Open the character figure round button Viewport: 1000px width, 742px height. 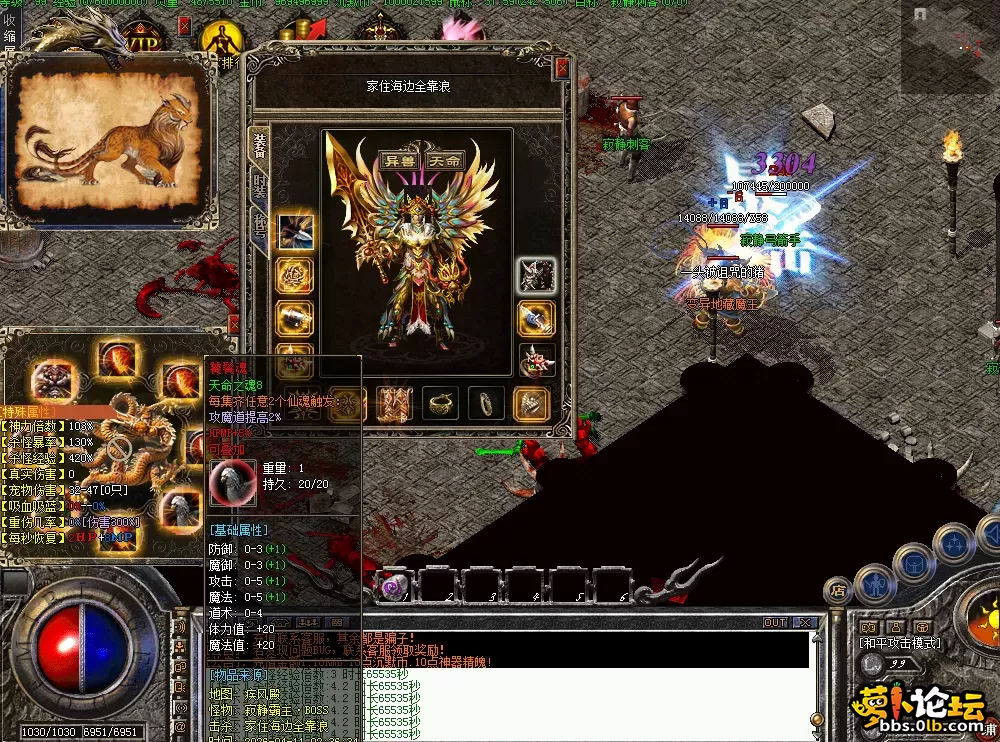click(x=874, y=583)
